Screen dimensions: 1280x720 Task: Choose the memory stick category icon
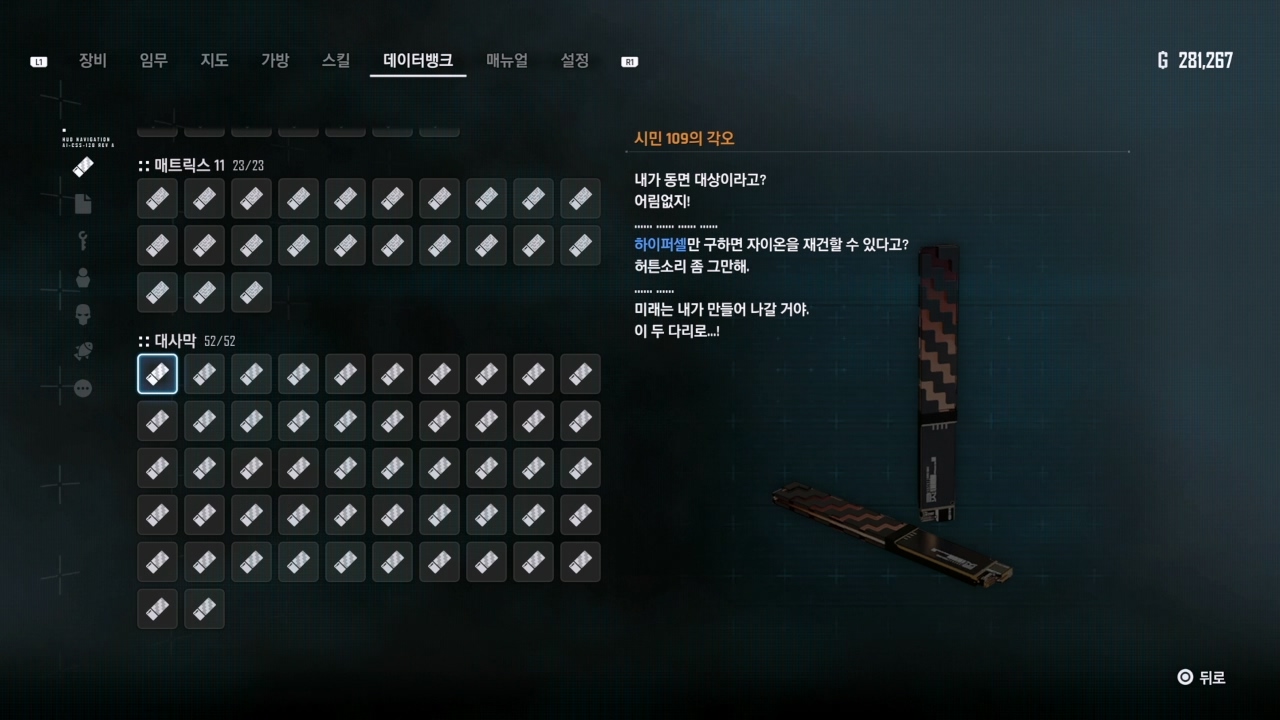click(83, 167)
